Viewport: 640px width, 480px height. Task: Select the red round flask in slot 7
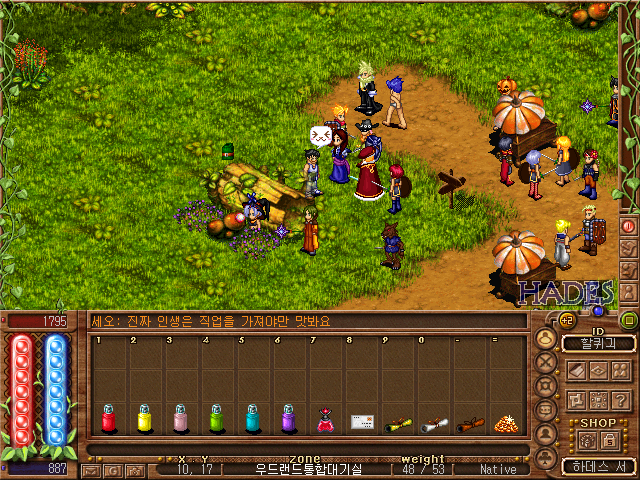click(325, 421)
